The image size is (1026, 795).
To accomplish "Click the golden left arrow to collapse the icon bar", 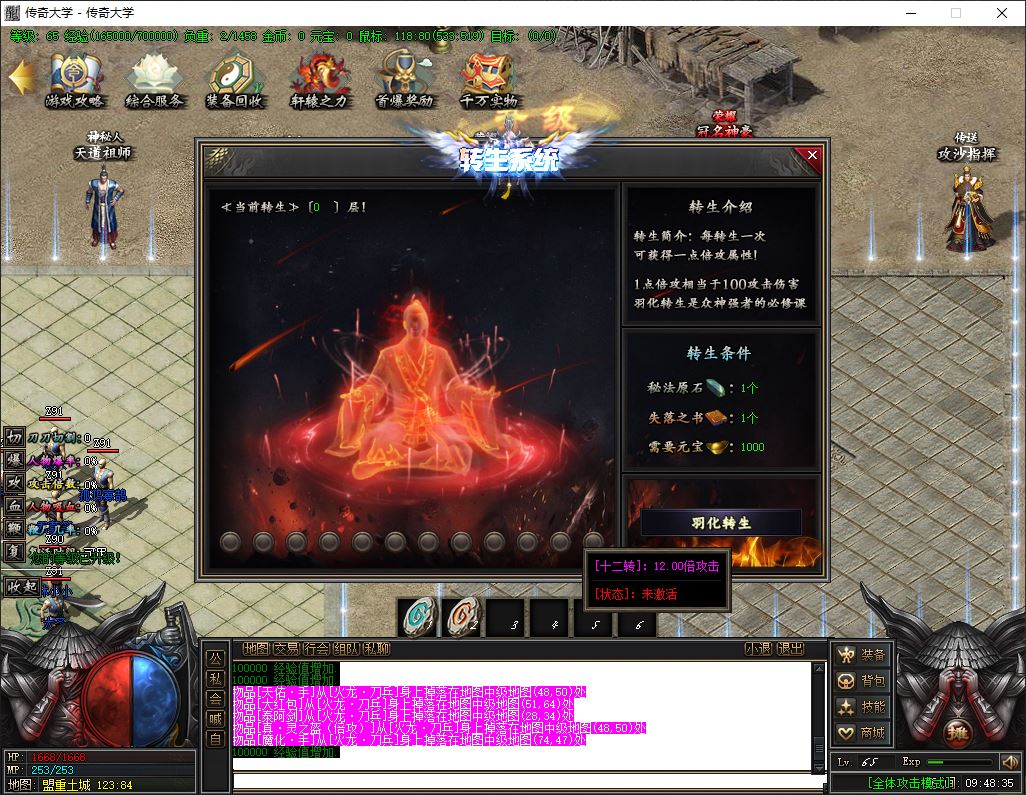I will point(20,76).
